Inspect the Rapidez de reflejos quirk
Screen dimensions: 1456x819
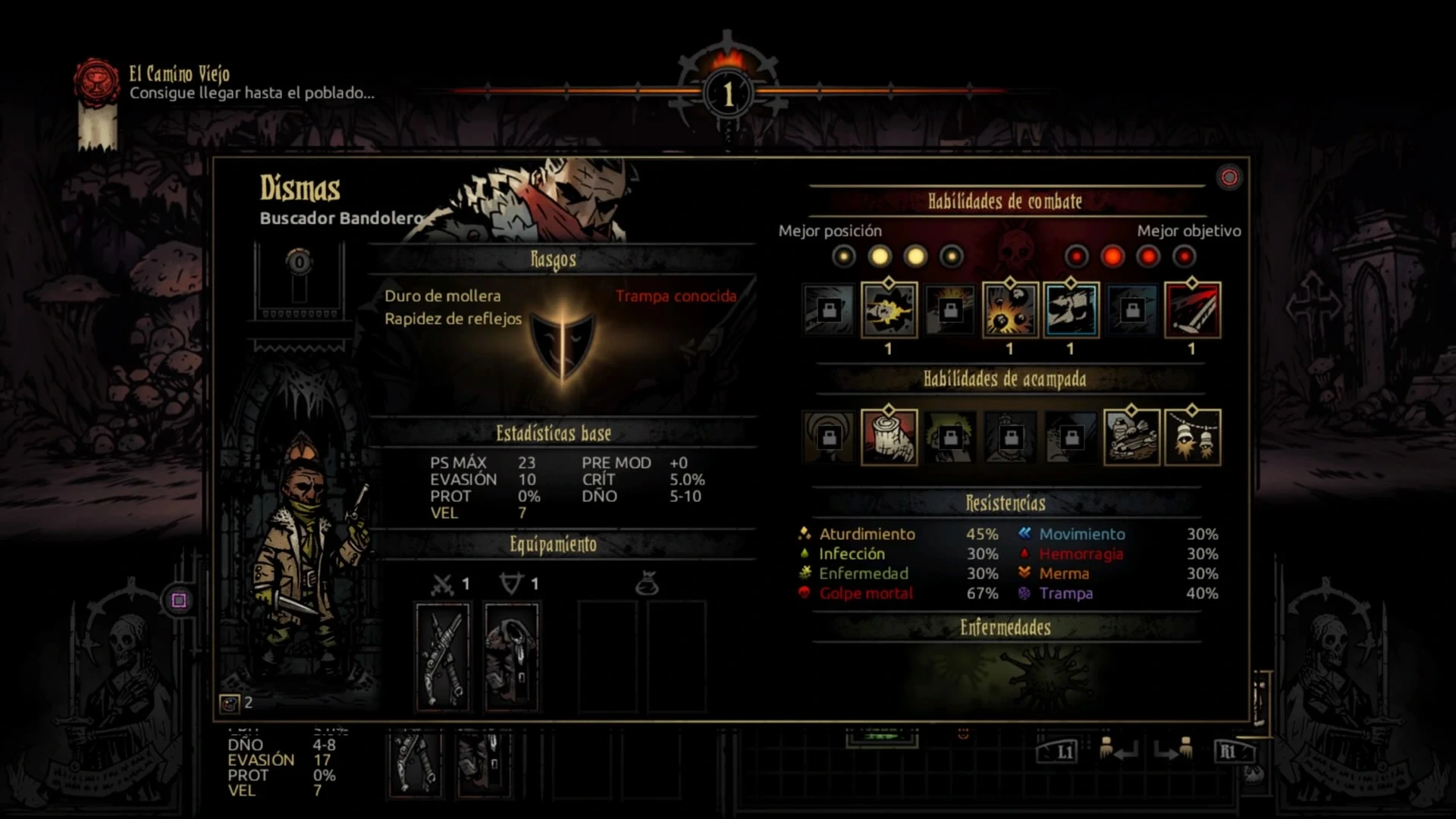453,318
